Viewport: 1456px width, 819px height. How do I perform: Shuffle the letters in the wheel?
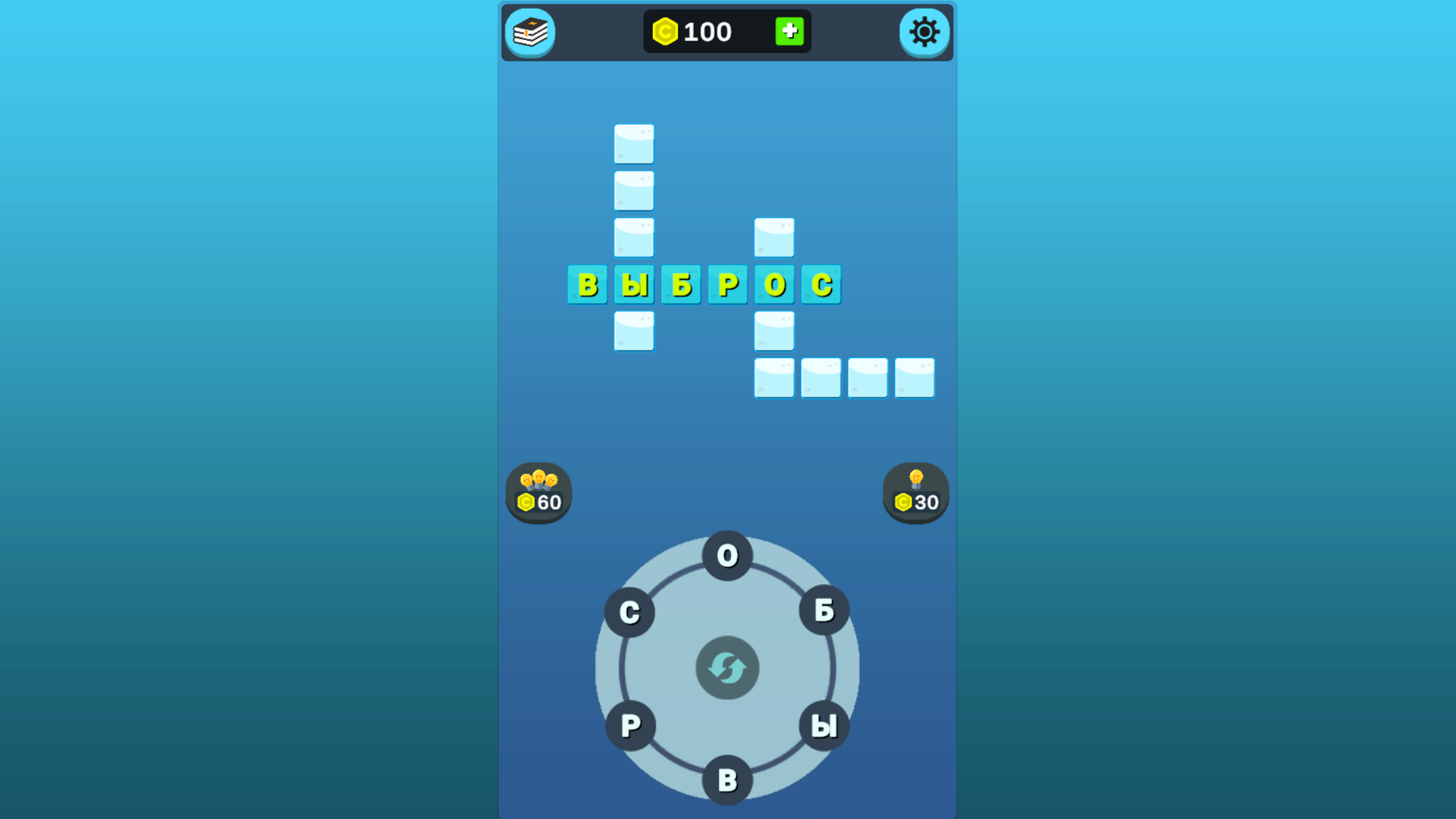[x=726, y=667]
